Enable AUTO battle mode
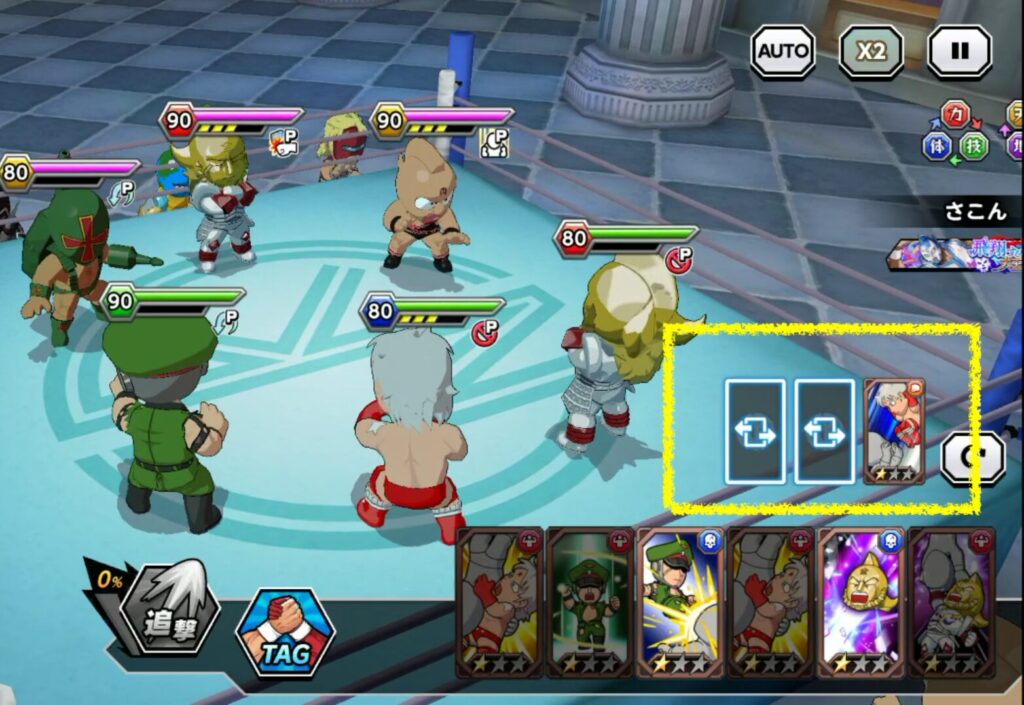This screenshot has height=705, width=1024. (x=783, y=51)
